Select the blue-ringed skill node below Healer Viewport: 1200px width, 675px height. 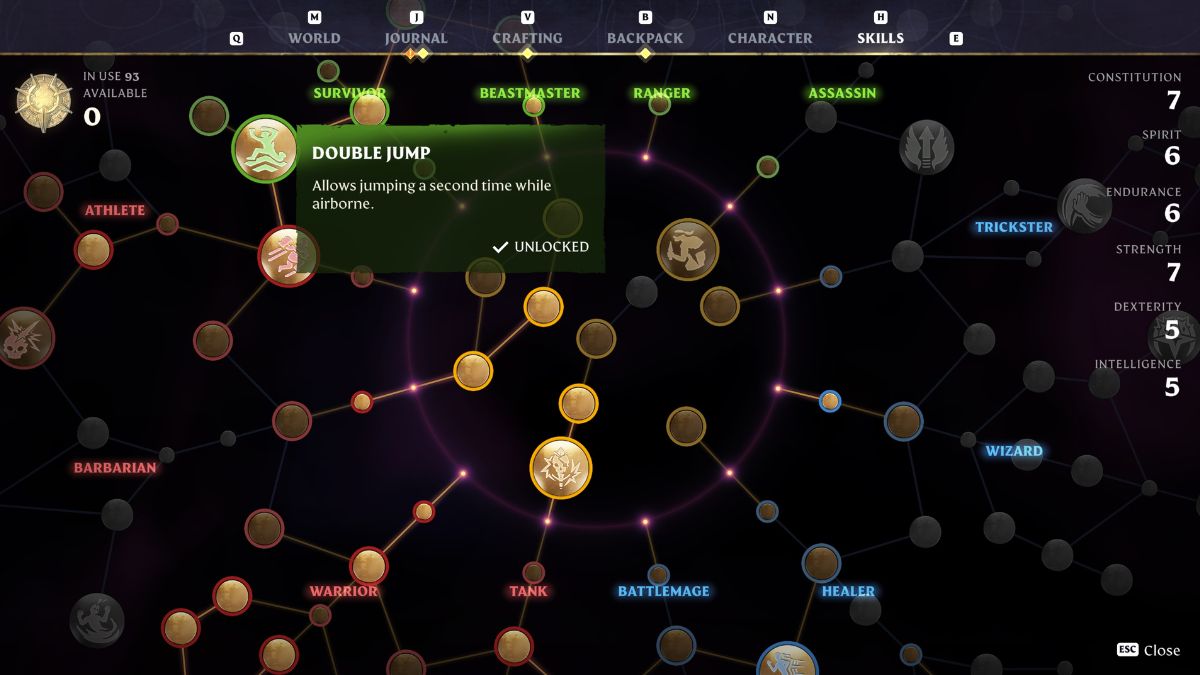(x=787, y=664)
